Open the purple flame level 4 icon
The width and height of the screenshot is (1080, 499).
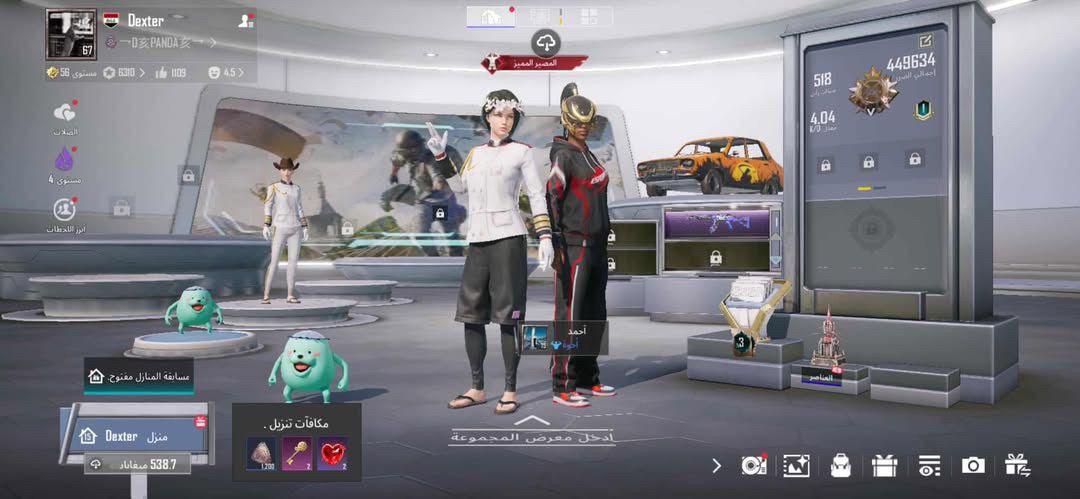click(65, 160)
